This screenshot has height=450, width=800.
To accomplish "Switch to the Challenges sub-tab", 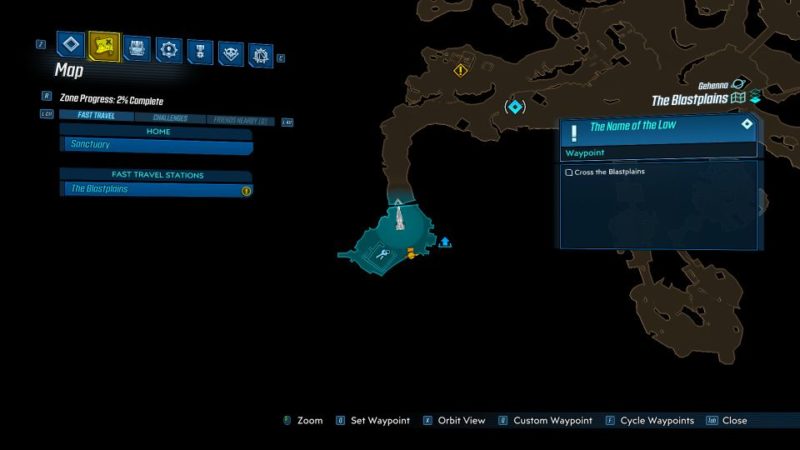I will (x=169, y=118).
